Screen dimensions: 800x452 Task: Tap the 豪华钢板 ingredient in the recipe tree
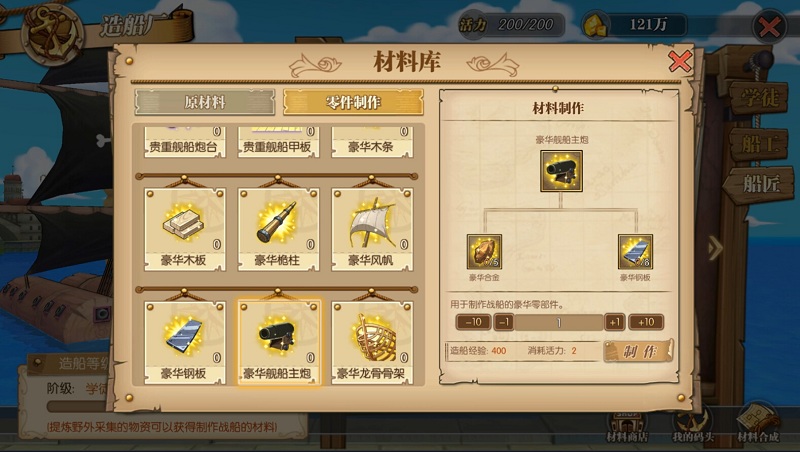pos(635,252)
